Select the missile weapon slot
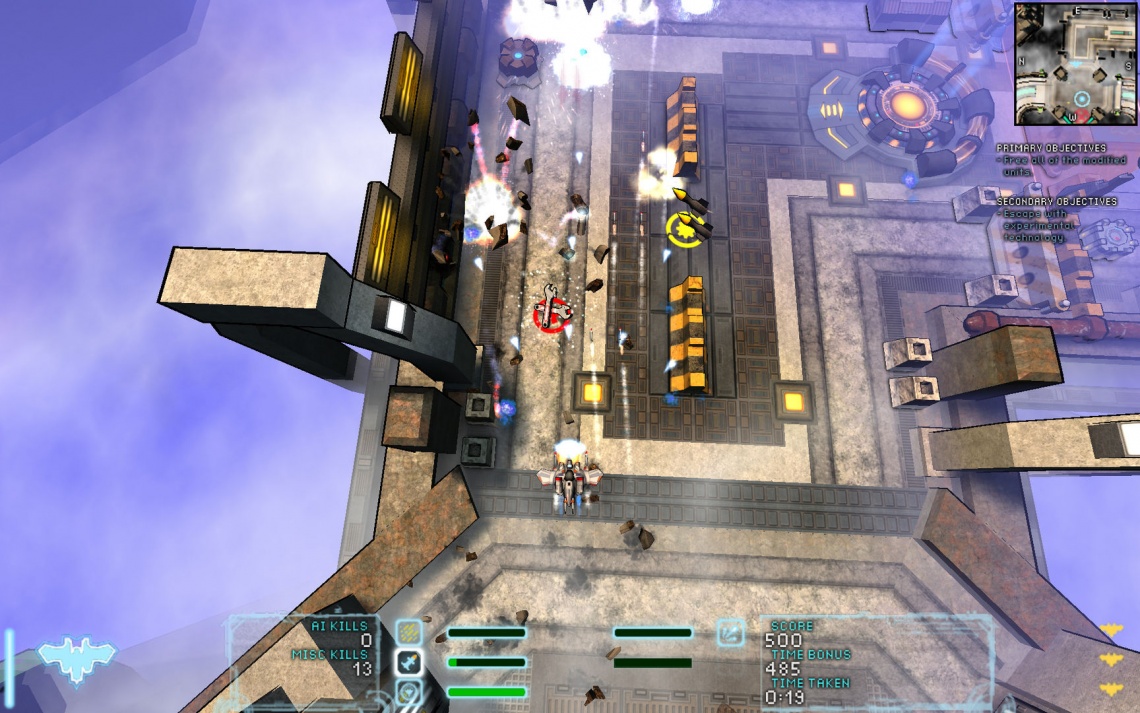The width and height of the screenshot is (1140, 713). (x=409, y=661)
